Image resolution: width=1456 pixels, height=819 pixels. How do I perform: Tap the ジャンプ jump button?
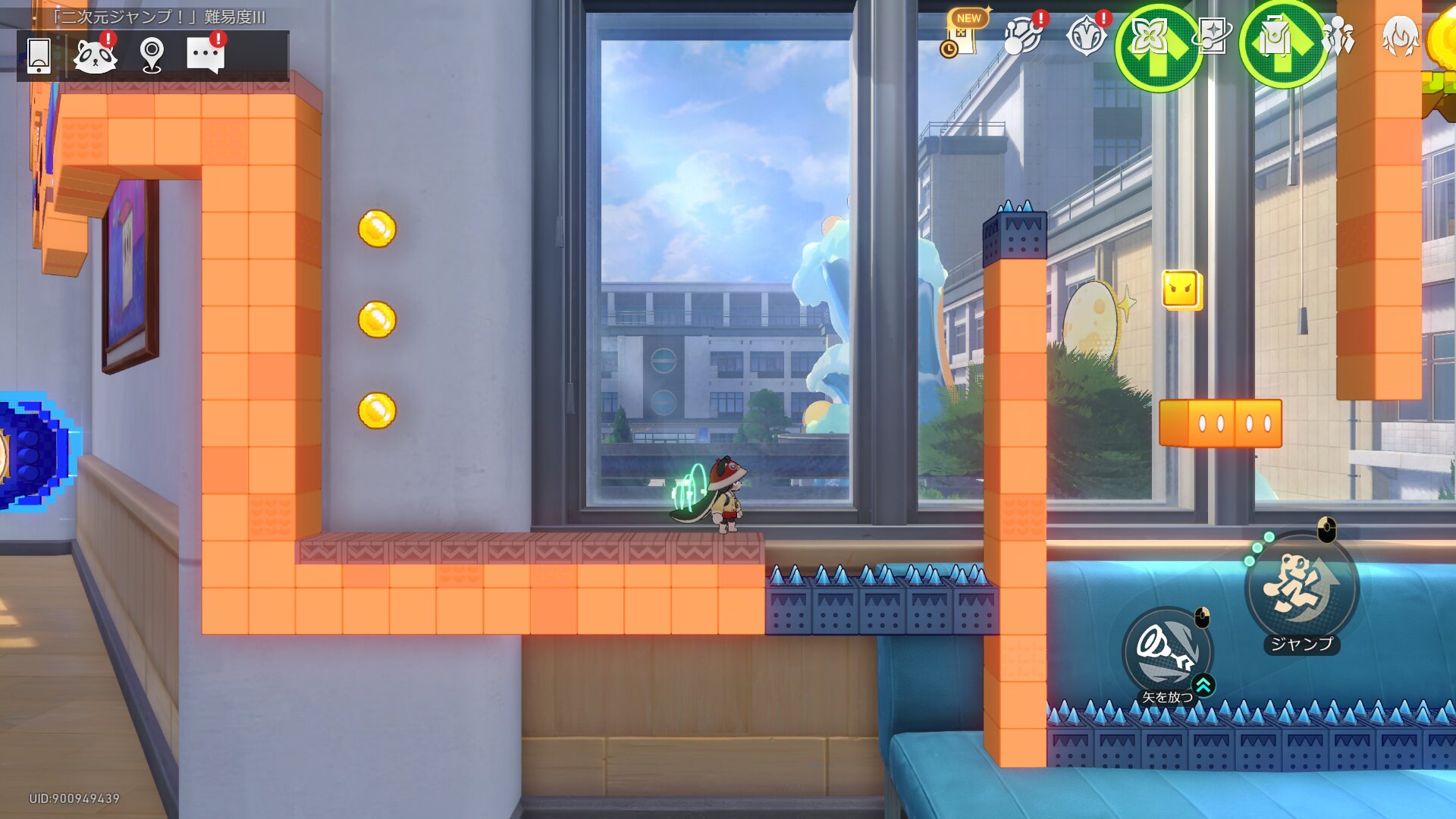point(1301,589)
